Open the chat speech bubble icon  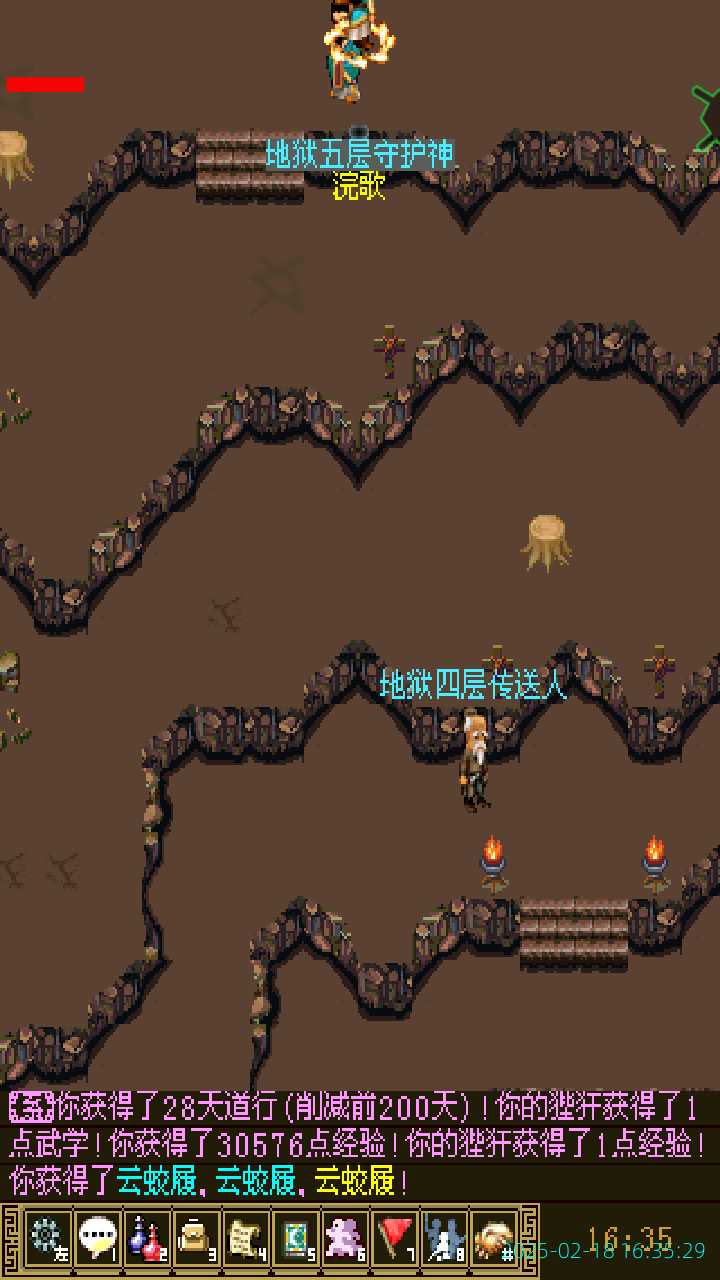tap(97, 1238)
